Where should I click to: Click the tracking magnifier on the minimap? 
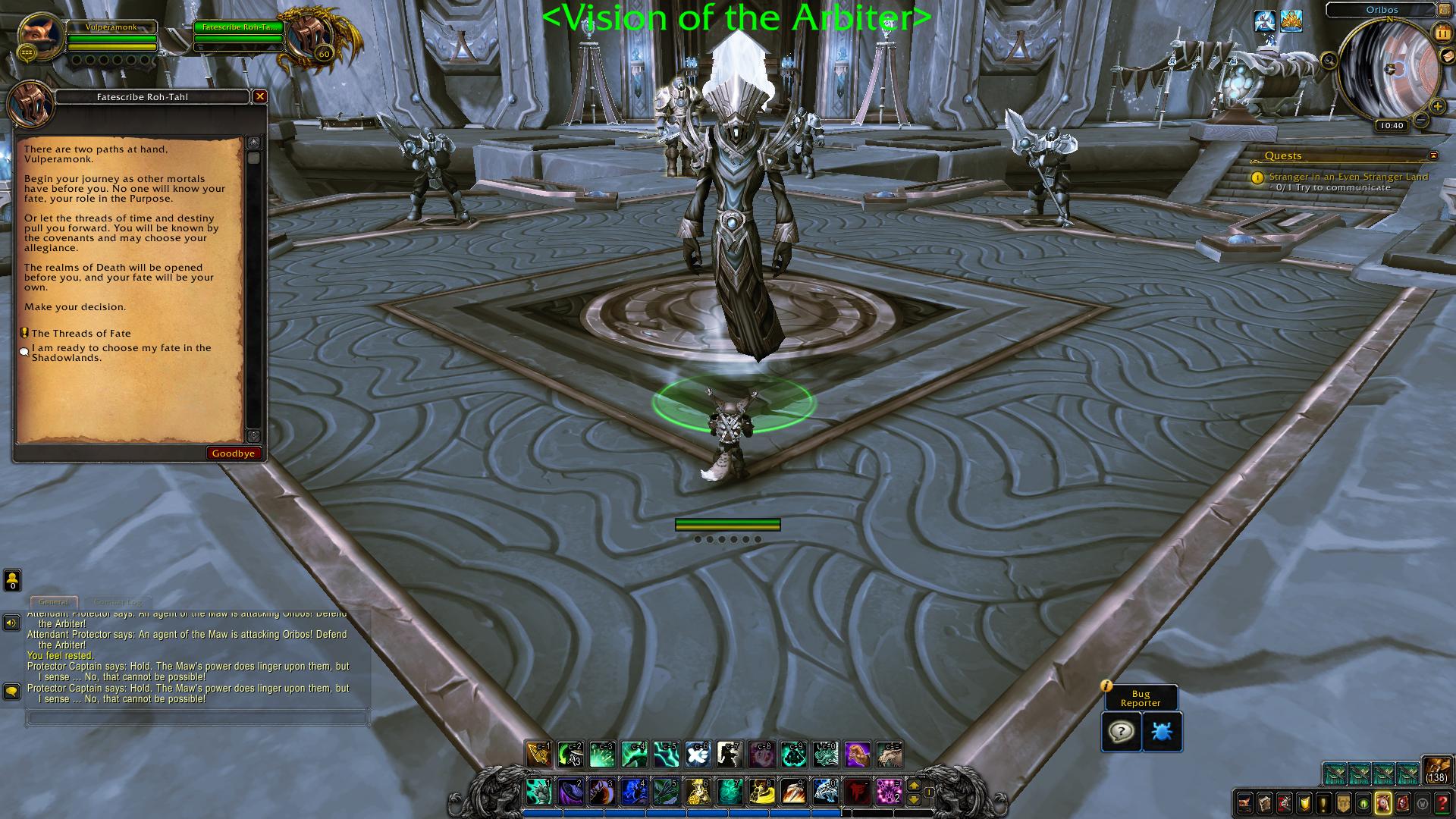pyautogui.click(x=1329, y=60)
